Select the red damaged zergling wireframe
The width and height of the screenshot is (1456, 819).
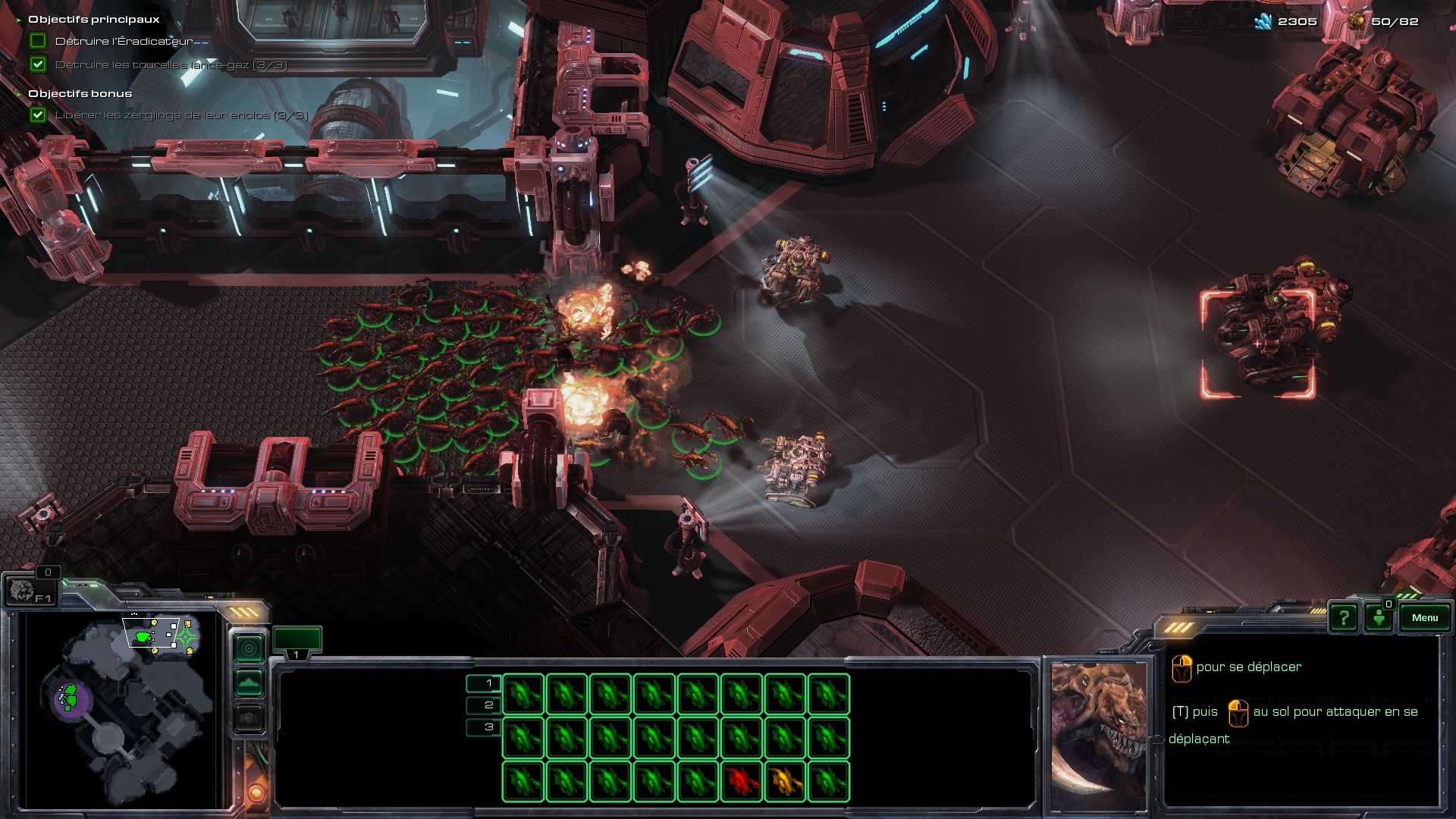point(741,780)
